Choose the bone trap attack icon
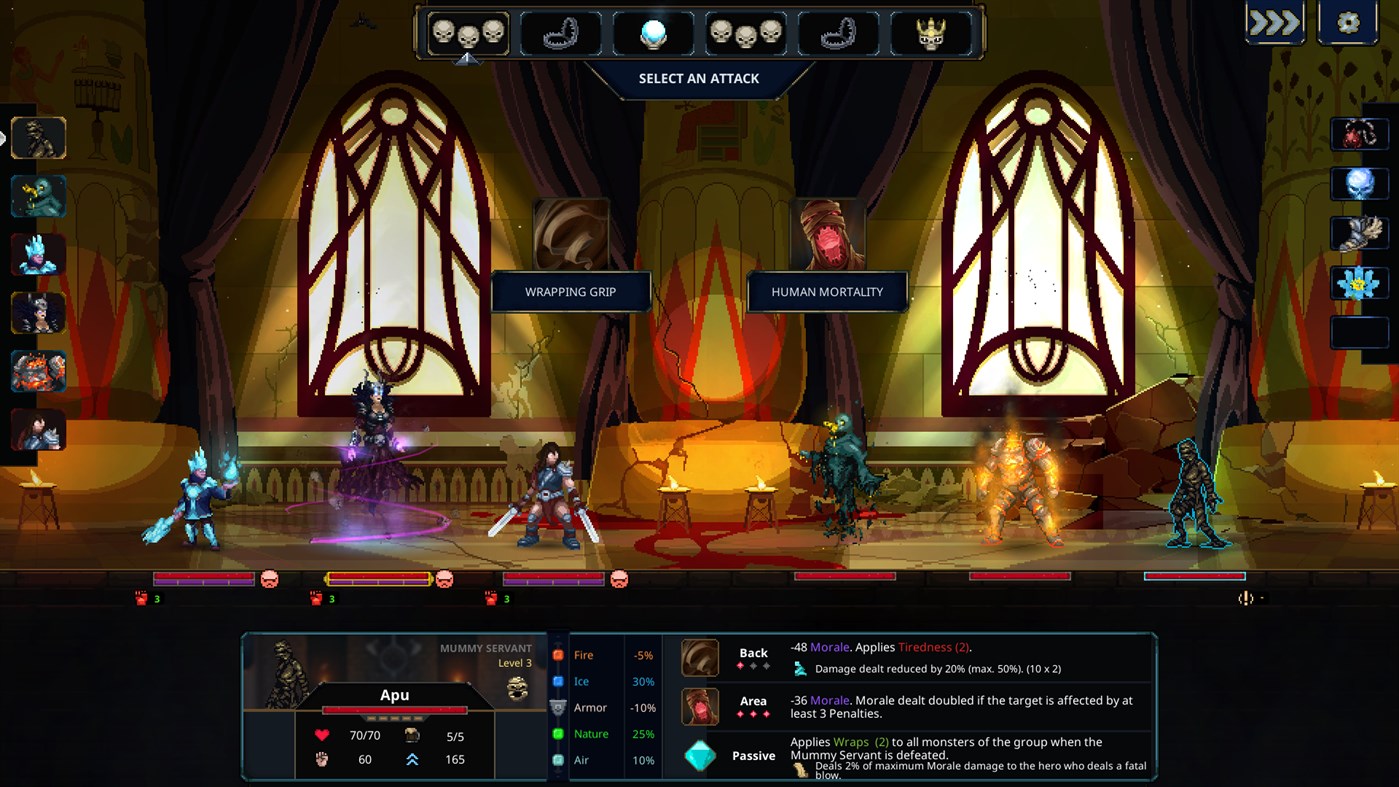 coord(560,31)
